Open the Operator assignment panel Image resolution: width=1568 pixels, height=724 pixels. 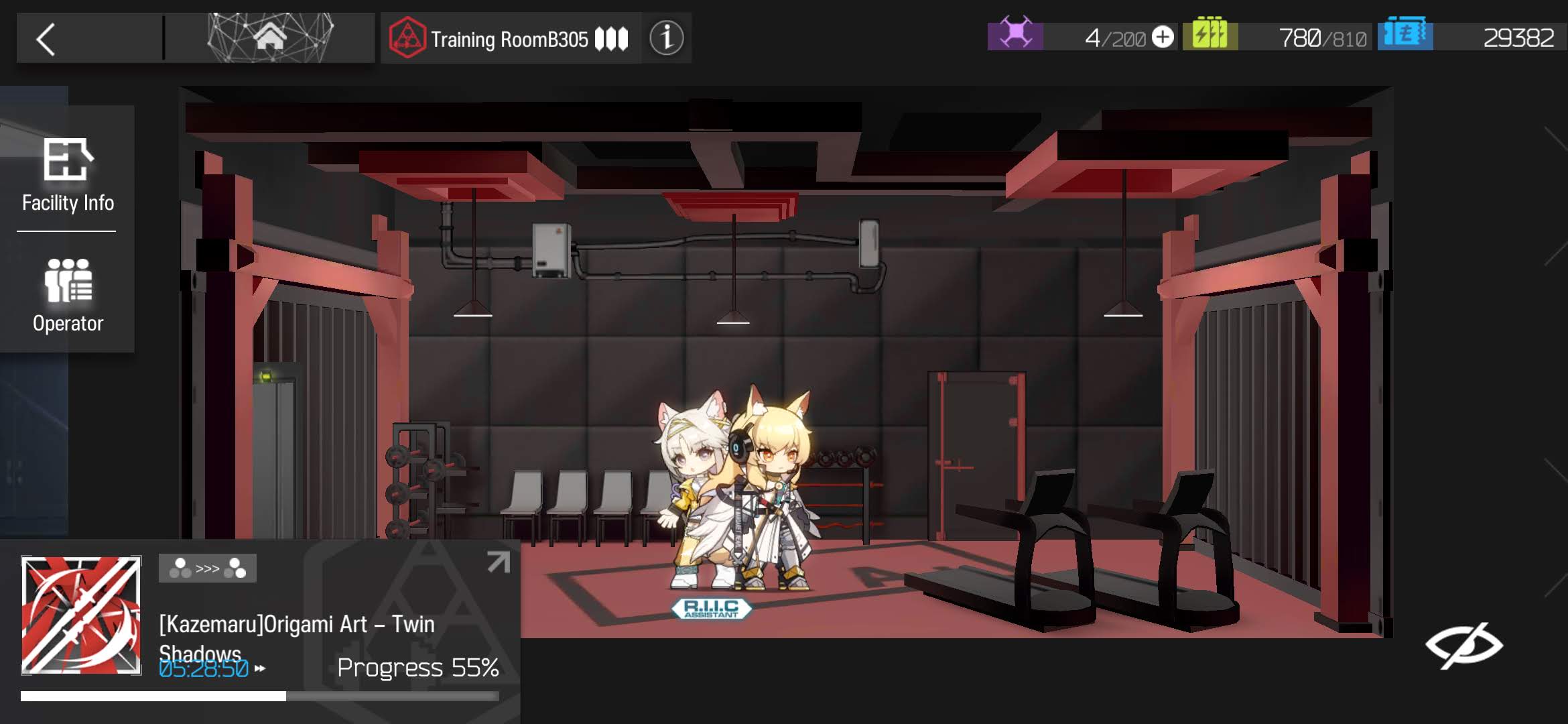coord(68,295)
